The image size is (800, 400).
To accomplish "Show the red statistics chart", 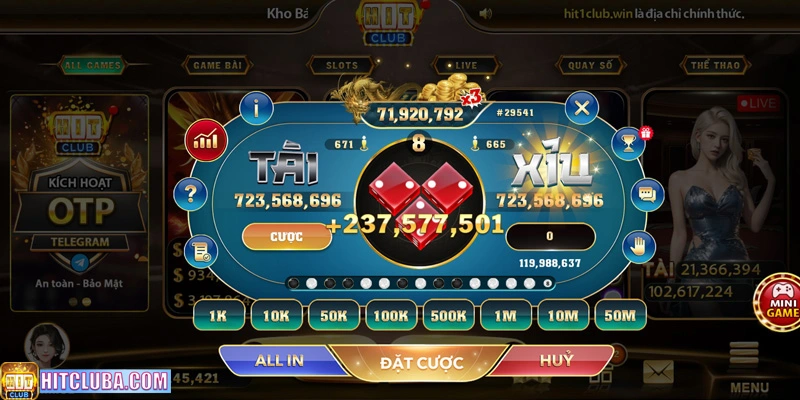I will pos(207,137).
